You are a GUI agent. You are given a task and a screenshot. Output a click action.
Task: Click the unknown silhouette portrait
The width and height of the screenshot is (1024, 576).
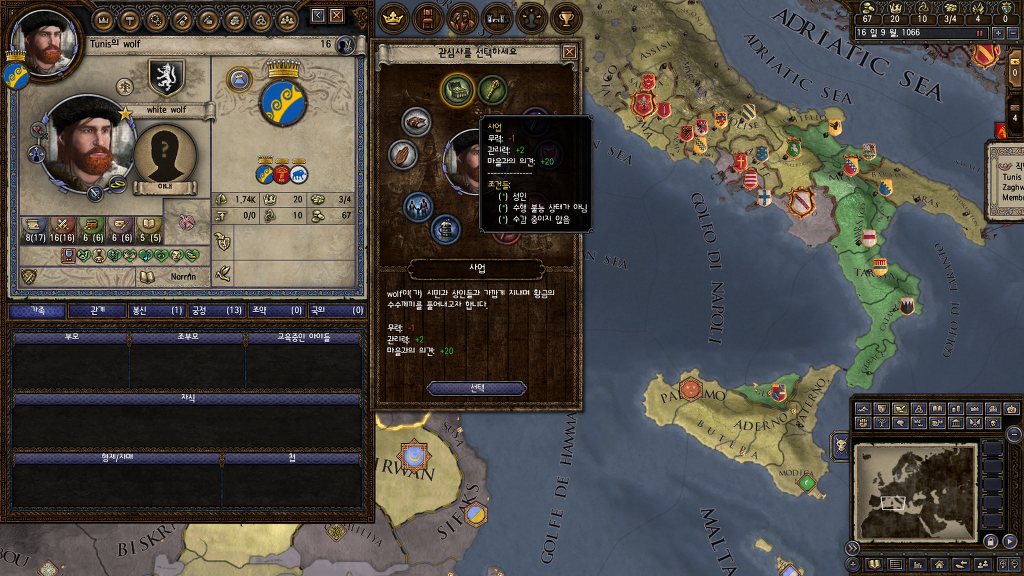click(165, 155)
